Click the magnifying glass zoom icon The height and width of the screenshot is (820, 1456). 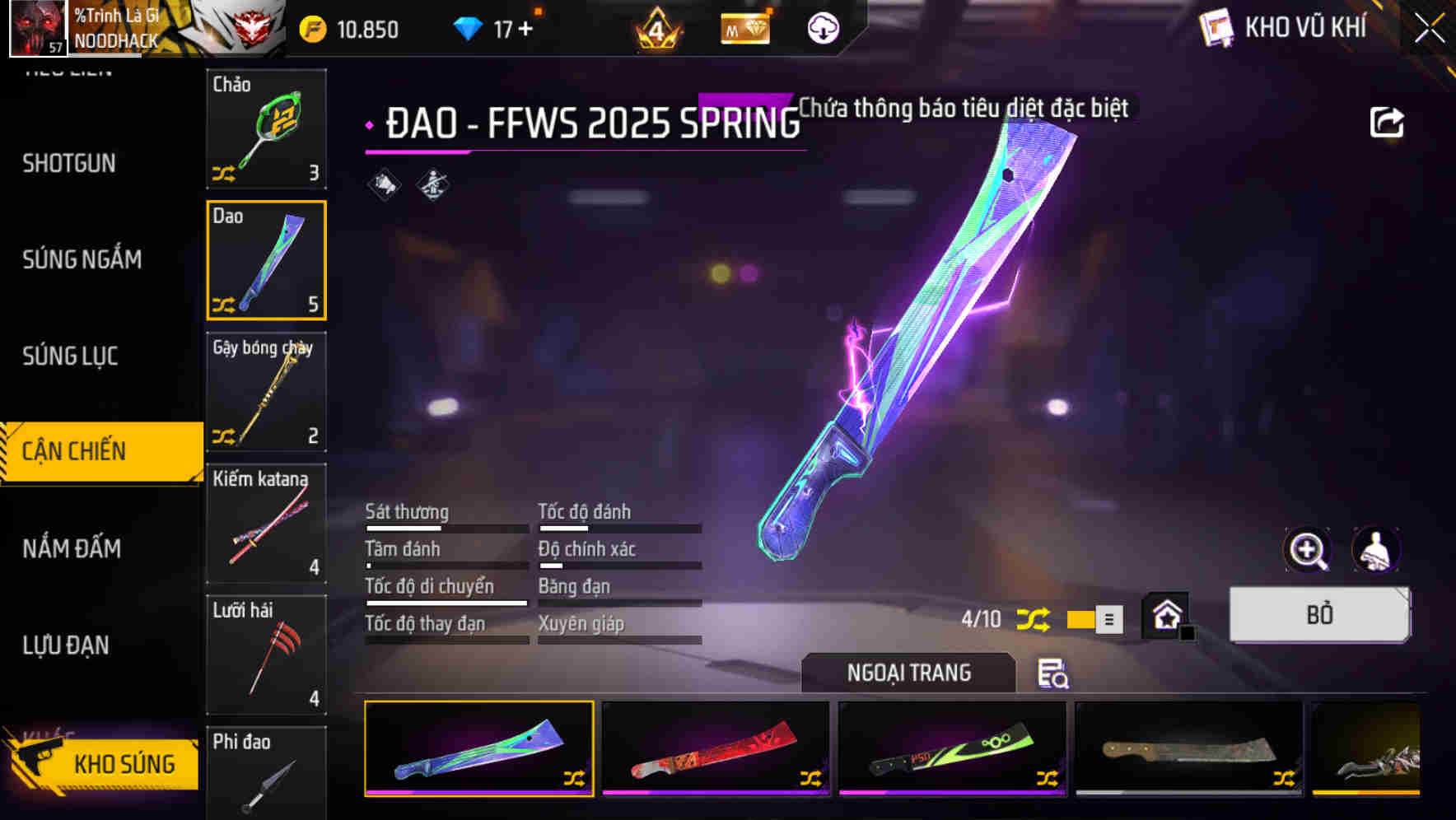1308,550
